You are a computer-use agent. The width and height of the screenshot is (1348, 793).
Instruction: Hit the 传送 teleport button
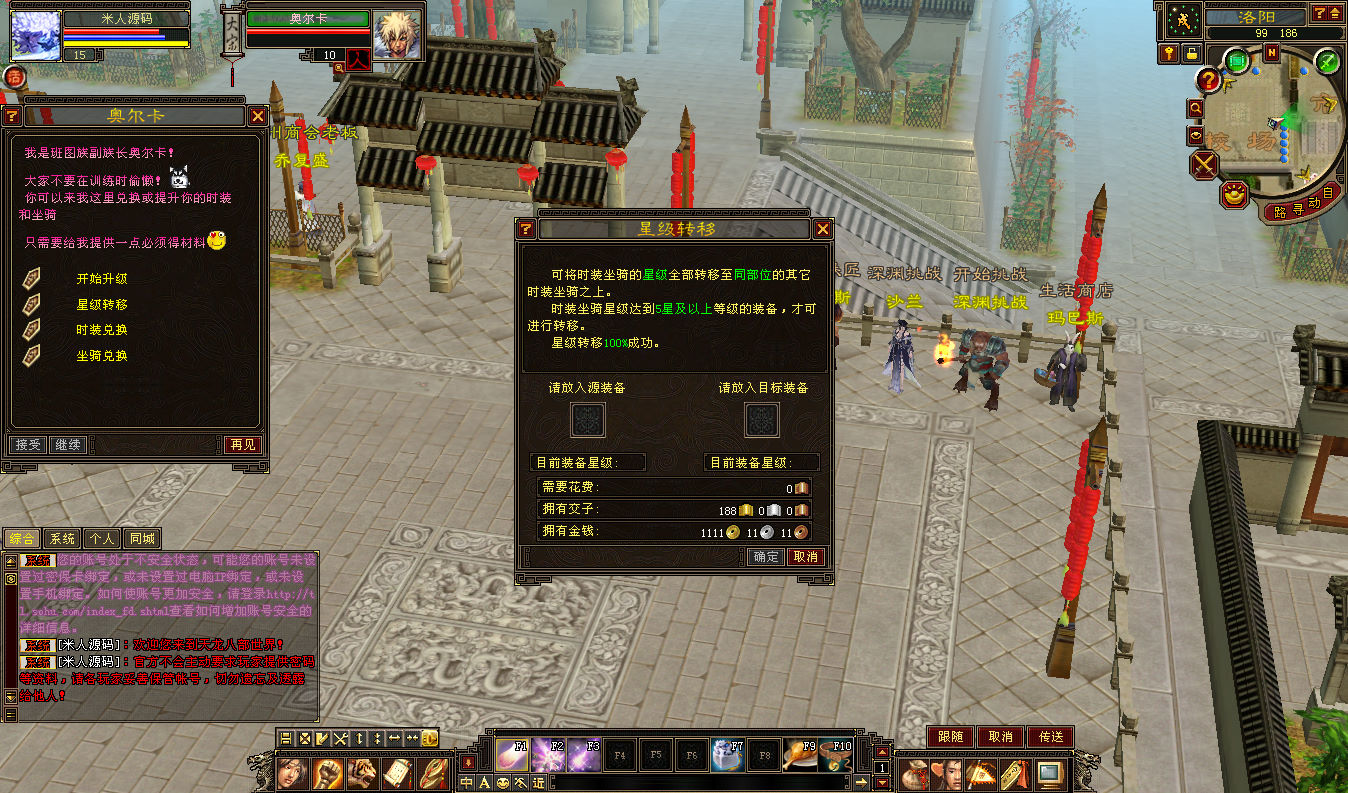point(1050,737)
